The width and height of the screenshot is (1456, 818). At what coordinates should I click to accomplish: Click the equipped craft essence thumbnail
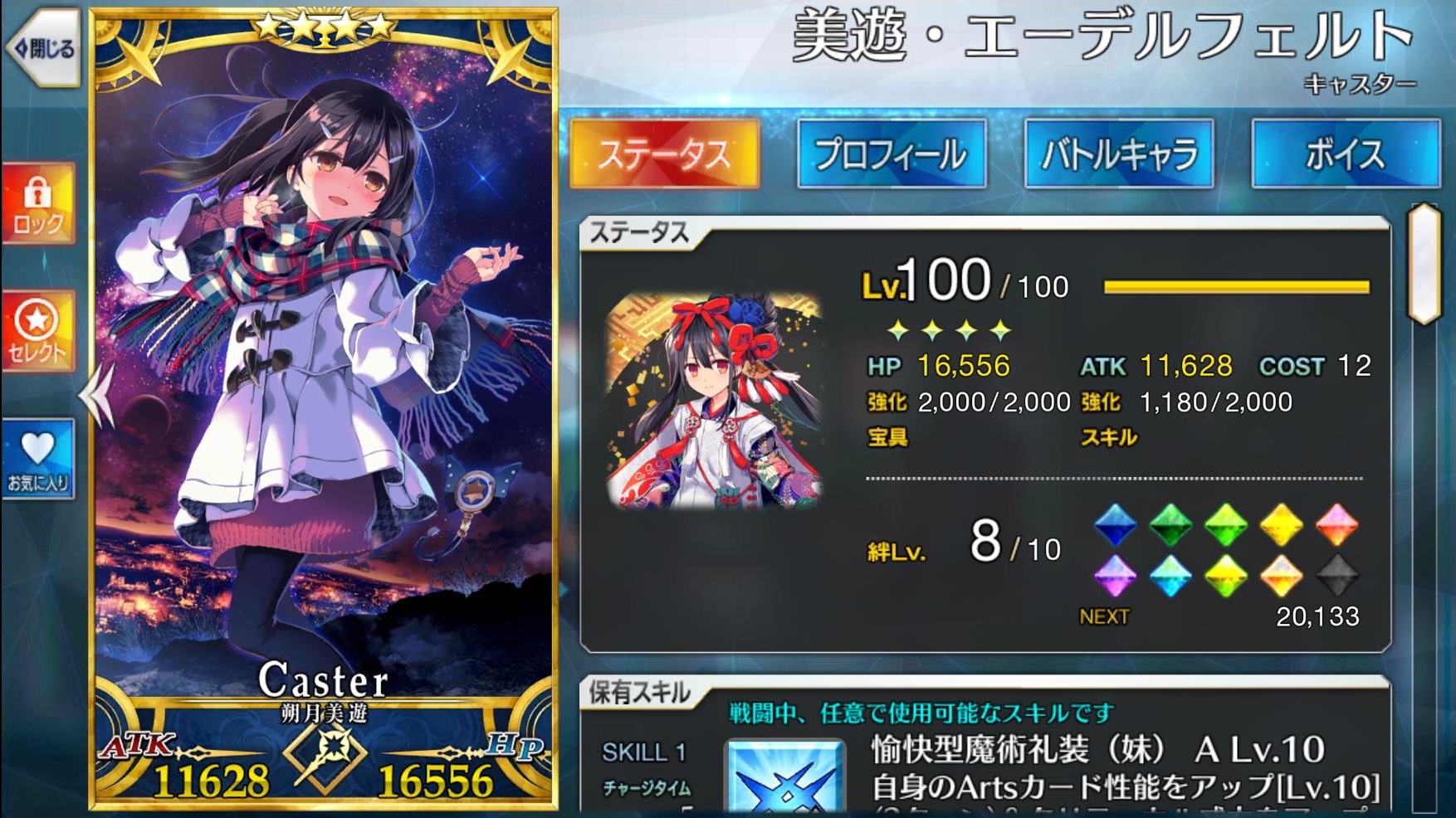click(716, 400)
